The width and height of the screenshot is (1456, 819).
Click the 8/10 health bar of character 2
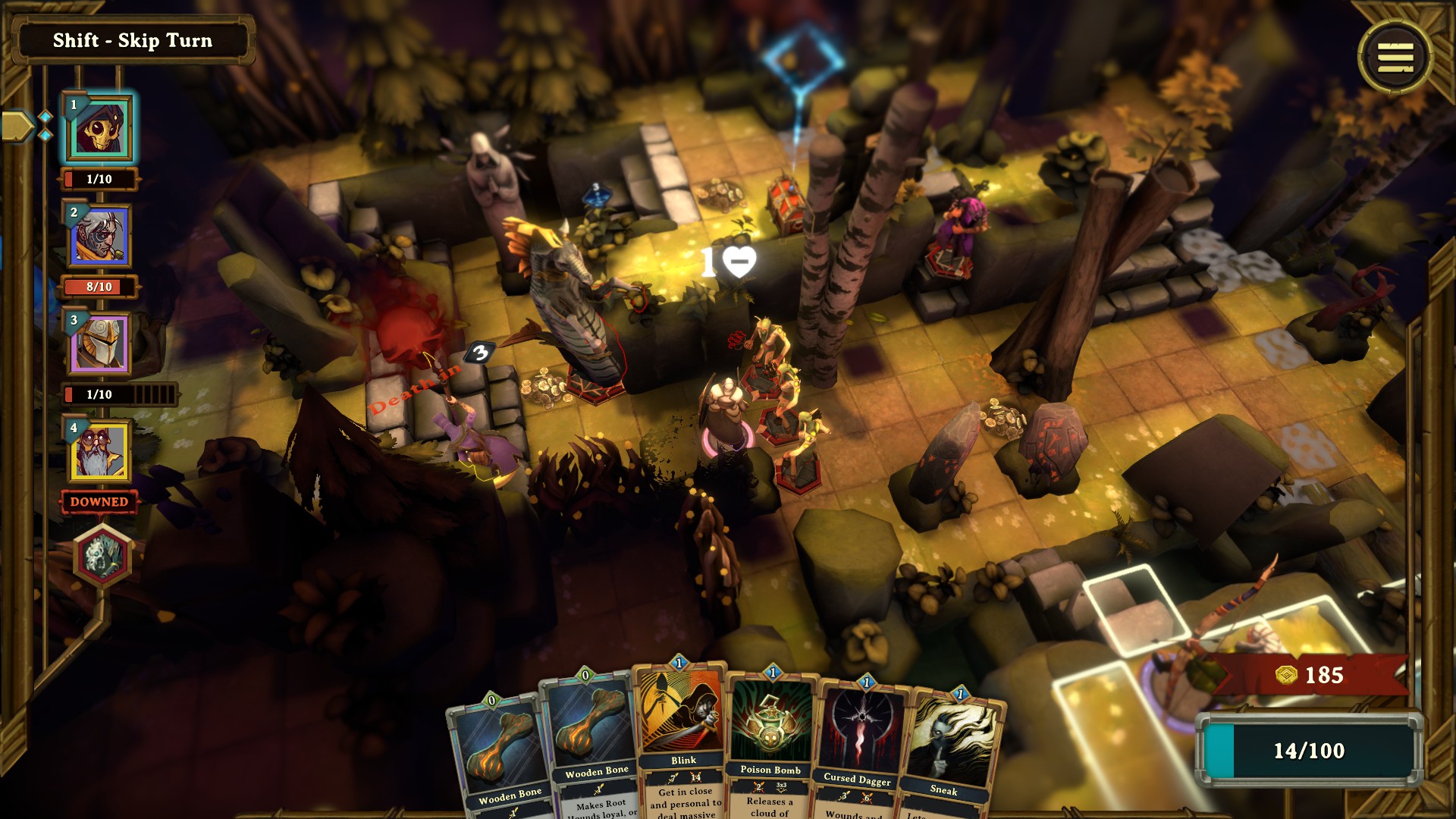point(101,286)
